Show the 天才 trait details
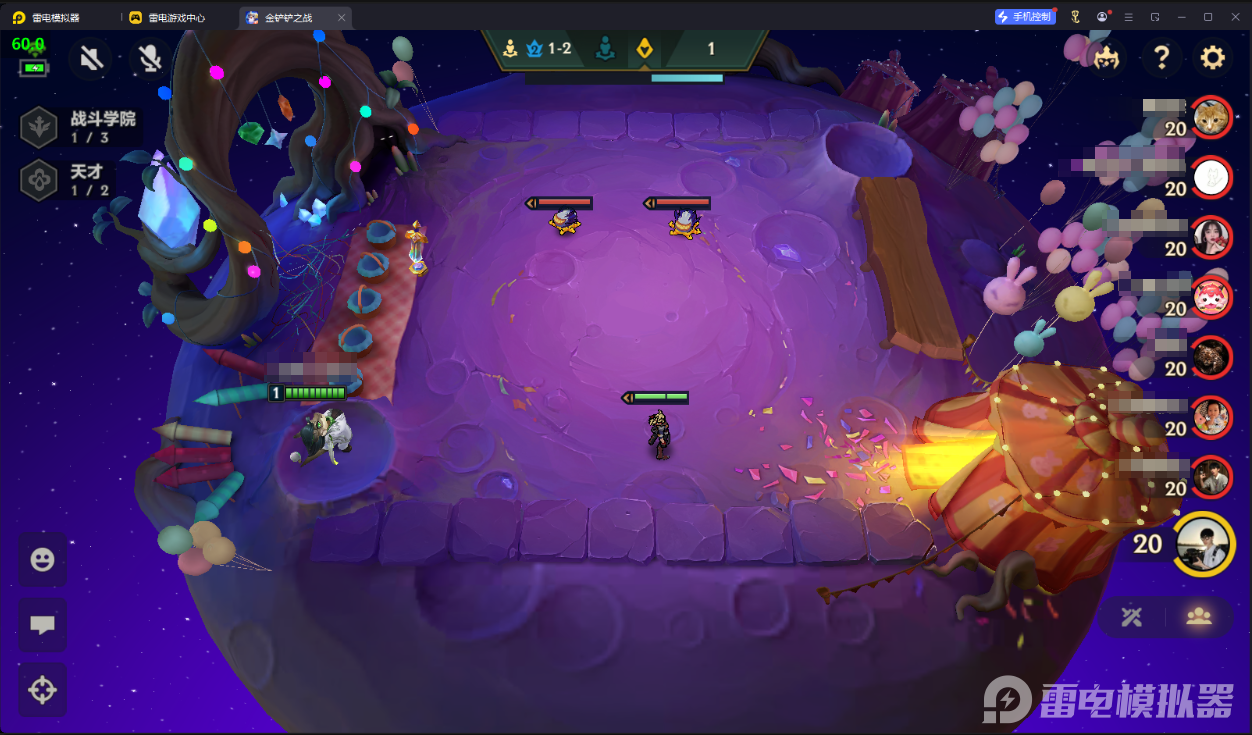Viewport: 1252px width, 735px height. (x=68, y=180)
